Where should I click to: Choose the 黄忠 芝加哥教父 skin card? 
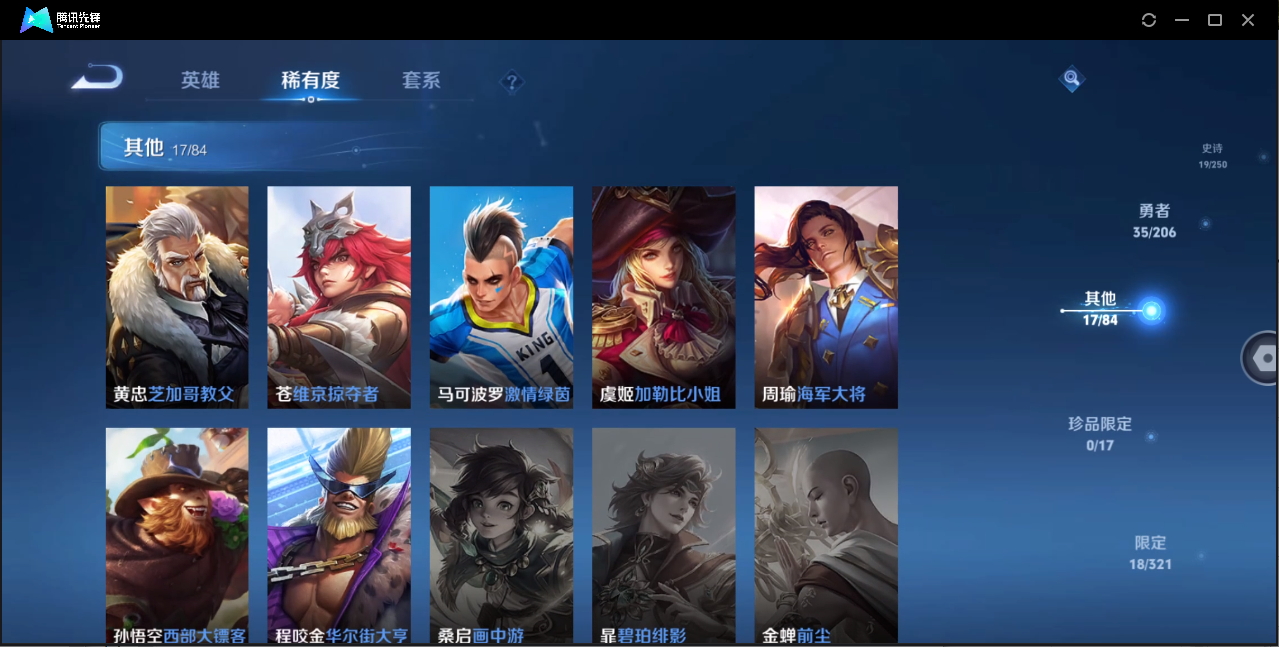coord(177,297)
